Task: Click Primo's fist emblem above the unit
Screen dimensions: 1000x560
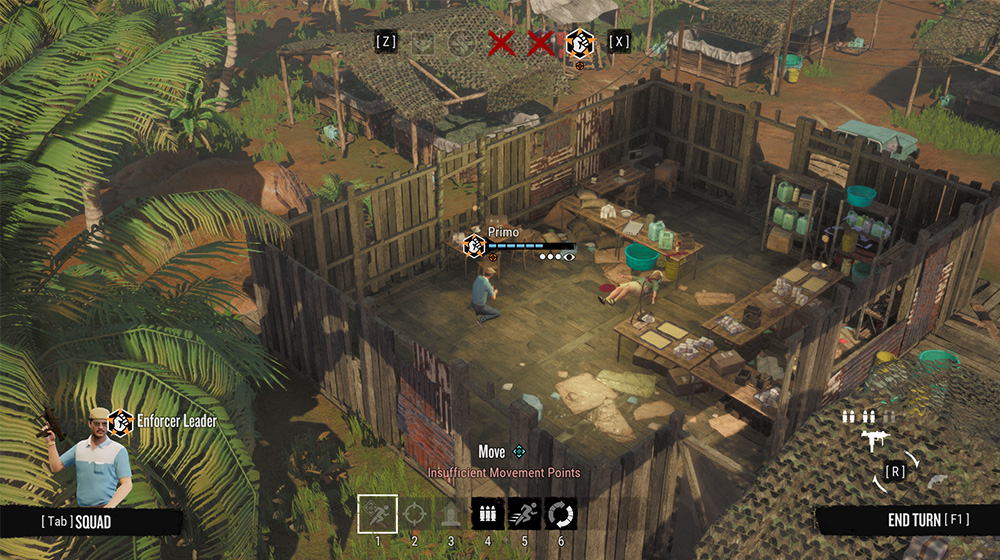Action: (x=473, y=244)
